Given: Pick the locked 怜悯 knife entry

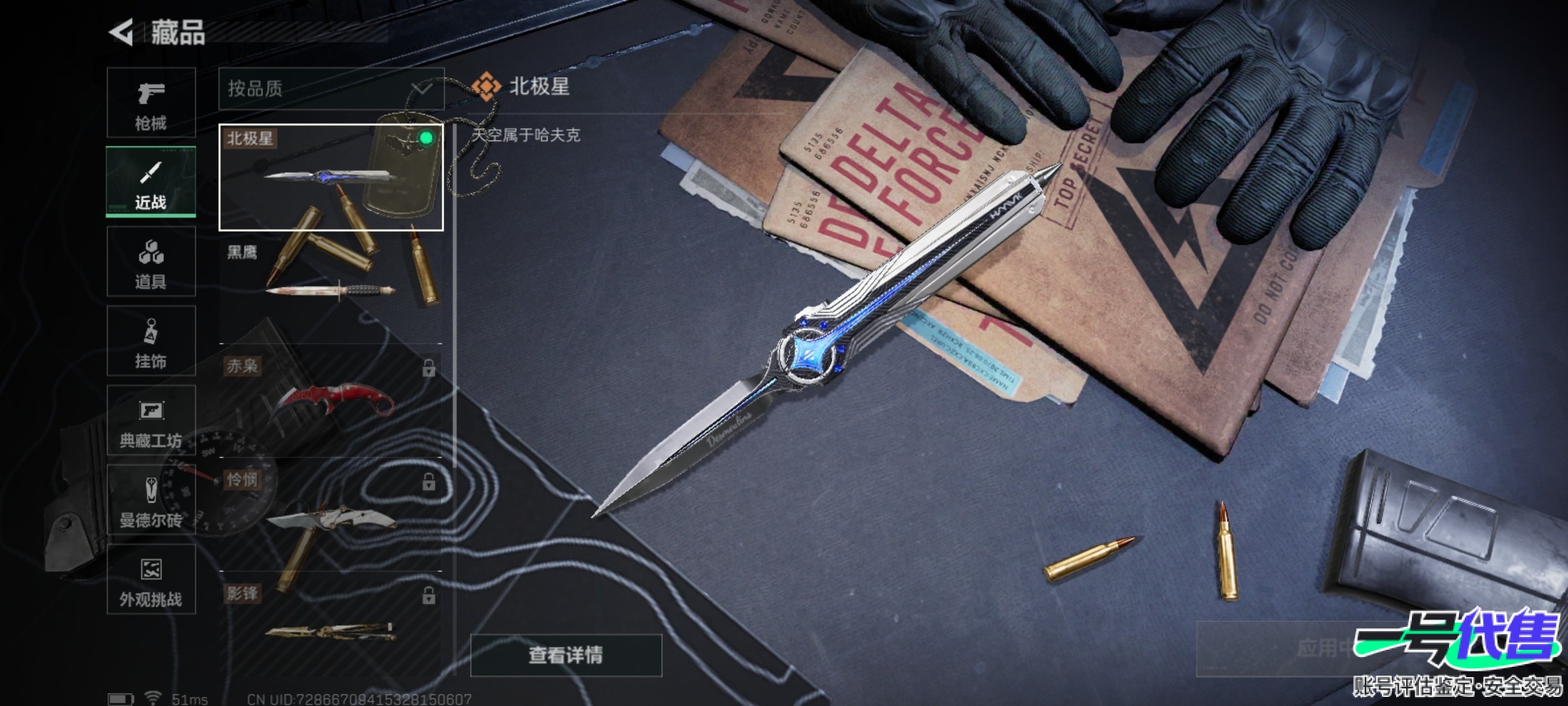Looking at the screenshot, I should tap(331, 514).
